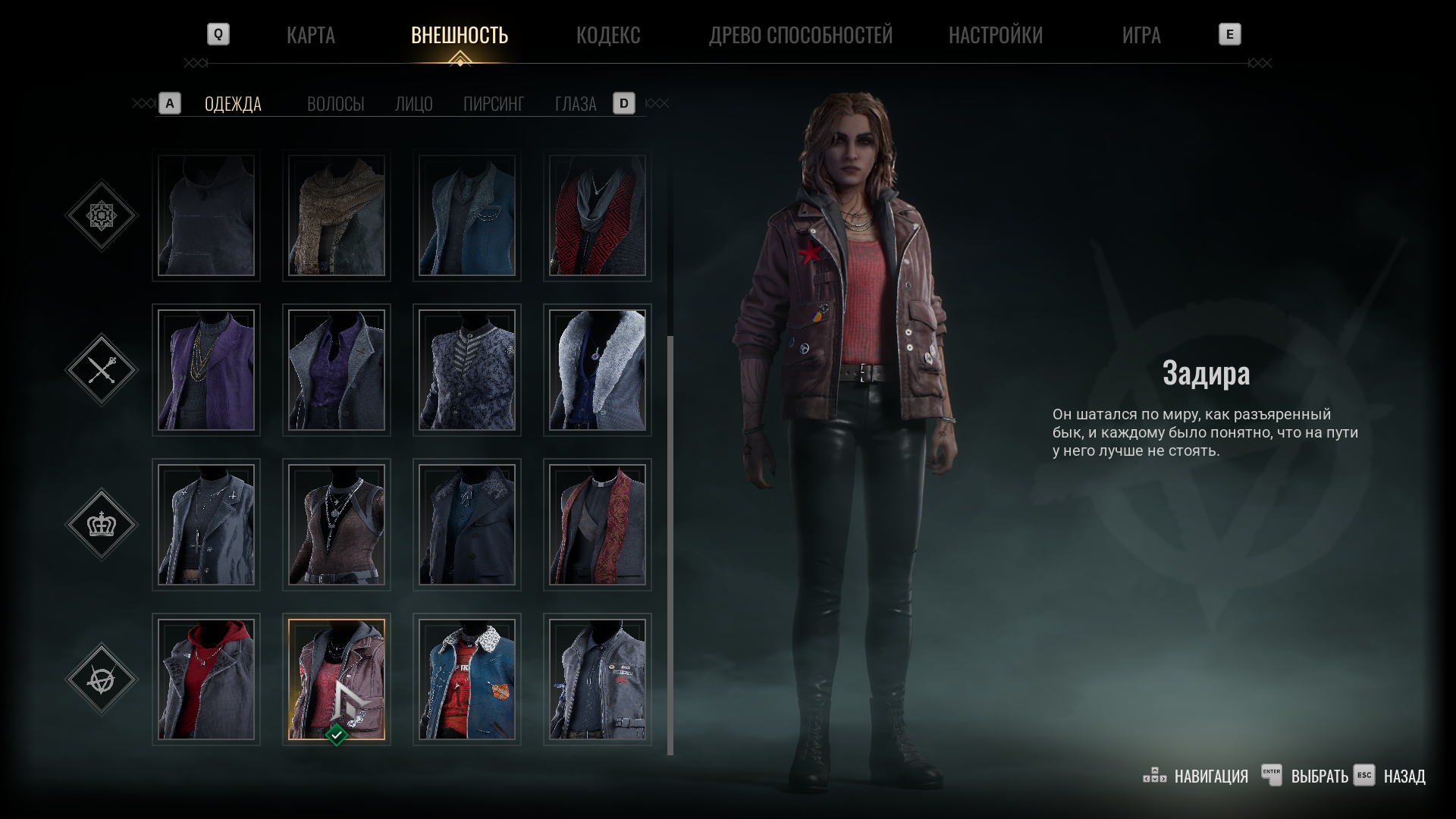1456x819 pixels.
Task: Choose the grey jacket with red hoodie
Action: pos(206,679)
